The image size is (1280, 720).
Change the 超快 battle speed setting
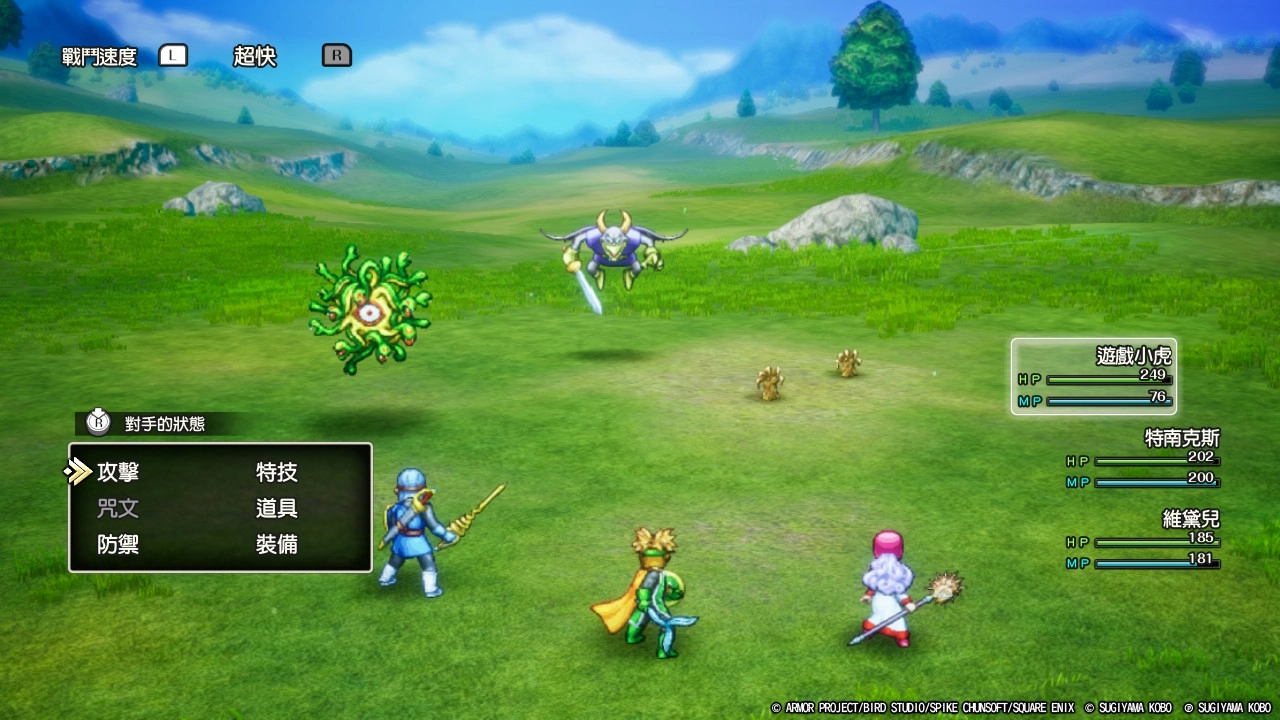coord(255,56)
